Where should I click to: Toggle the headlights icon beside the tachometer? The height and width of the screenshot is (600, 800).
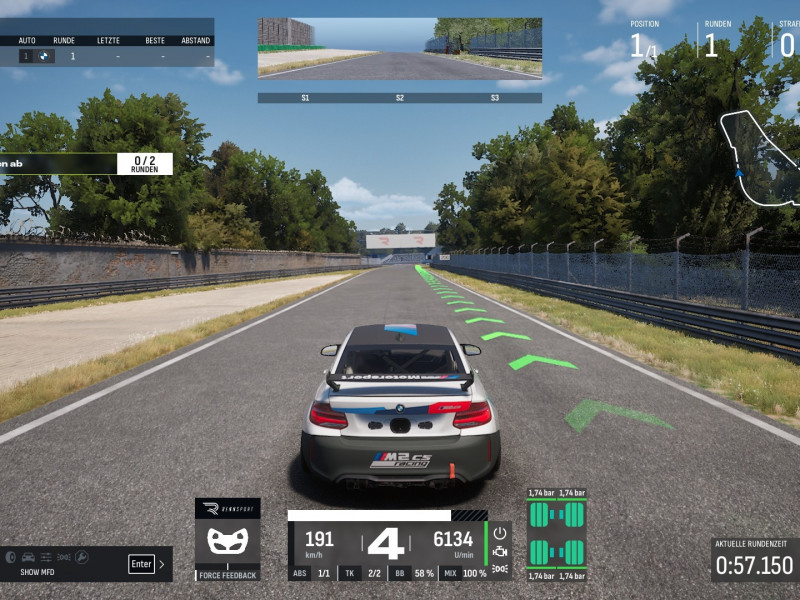pyautogui.click(x=500, y=569)
